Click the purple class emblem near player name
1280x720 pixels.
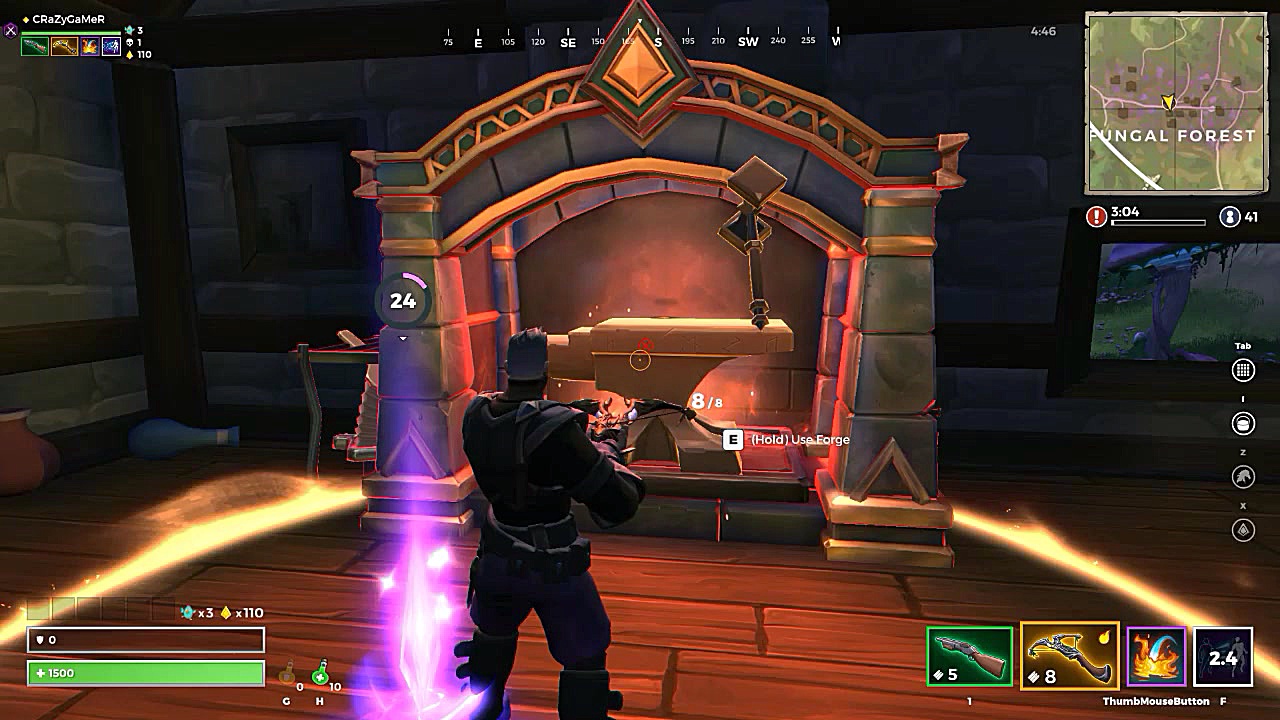coord(10,30)
